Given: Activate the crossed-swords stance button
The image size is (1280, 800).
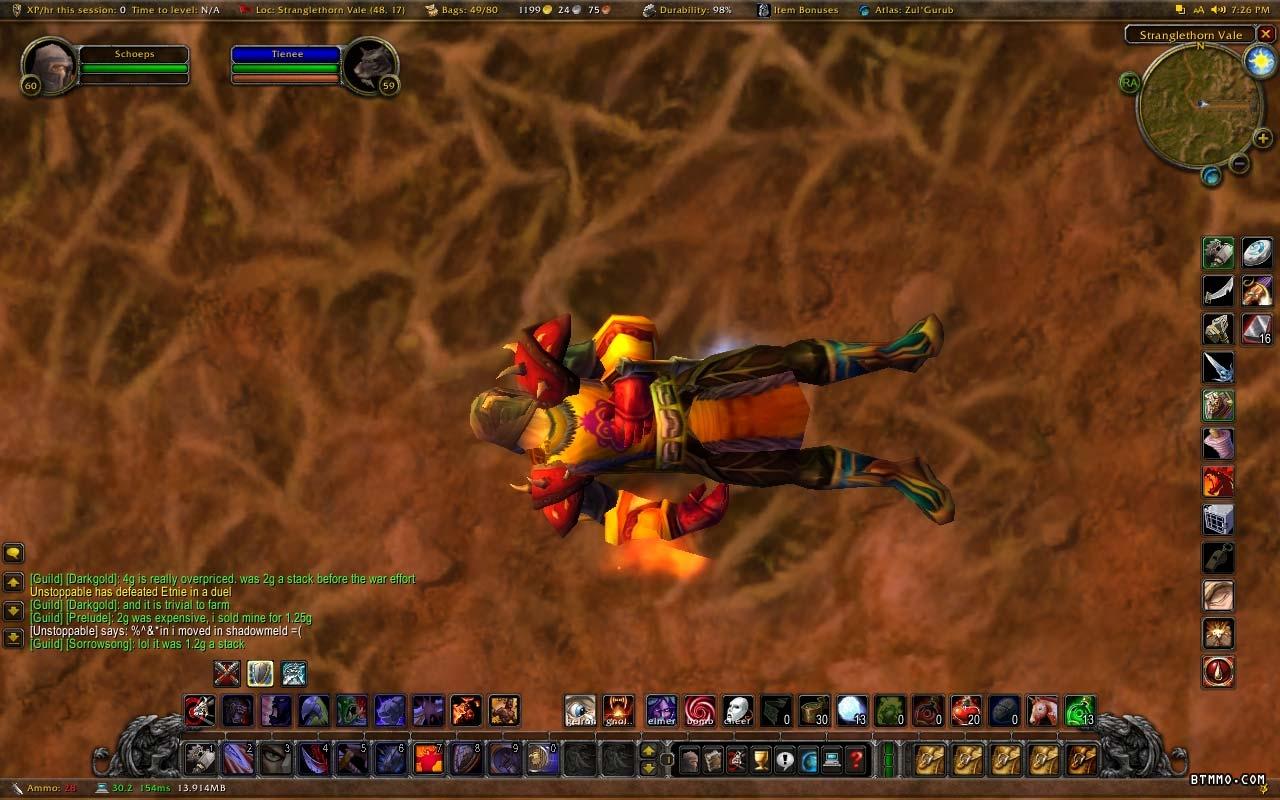Looking at the screenshot, I should (228, 673).
